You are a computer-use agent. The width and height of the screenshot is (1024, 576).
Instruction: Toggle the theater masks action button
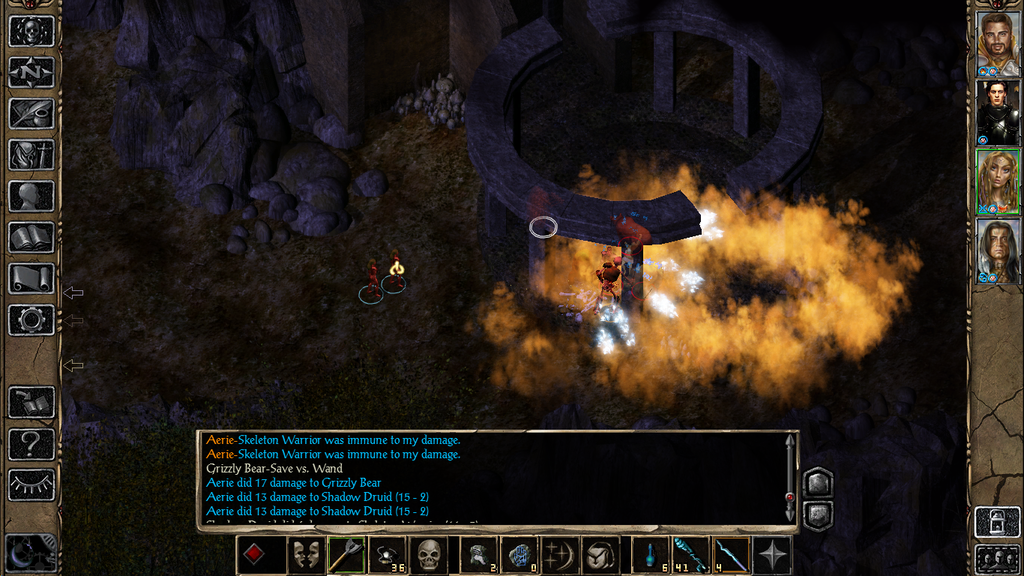[x=305, y=555]
